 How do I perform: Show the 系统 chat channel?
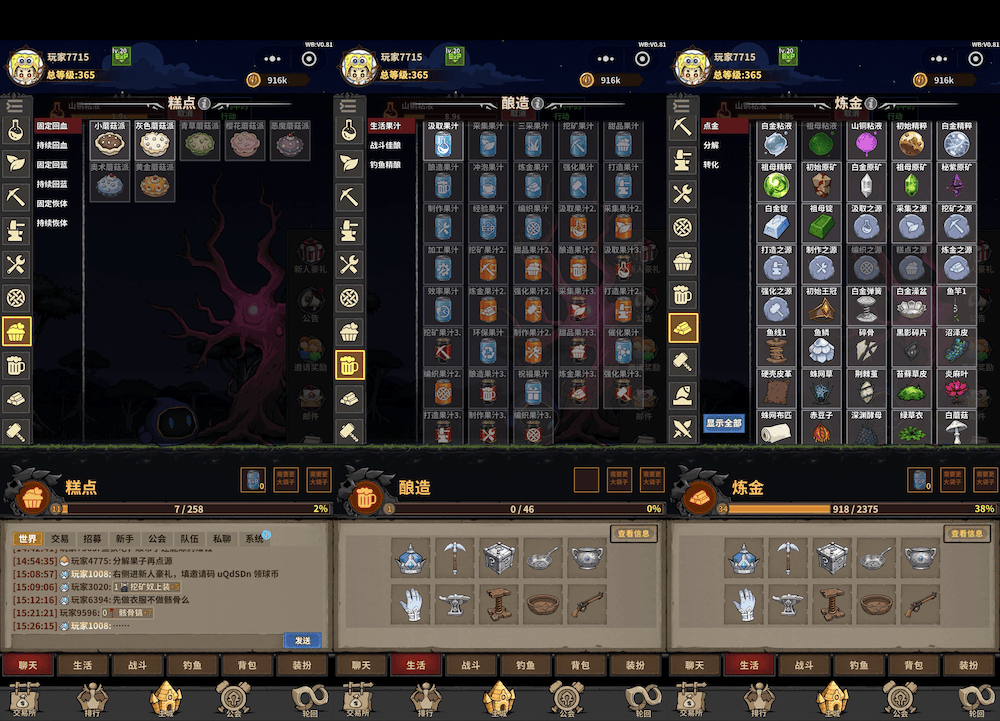tap(254, 538)
